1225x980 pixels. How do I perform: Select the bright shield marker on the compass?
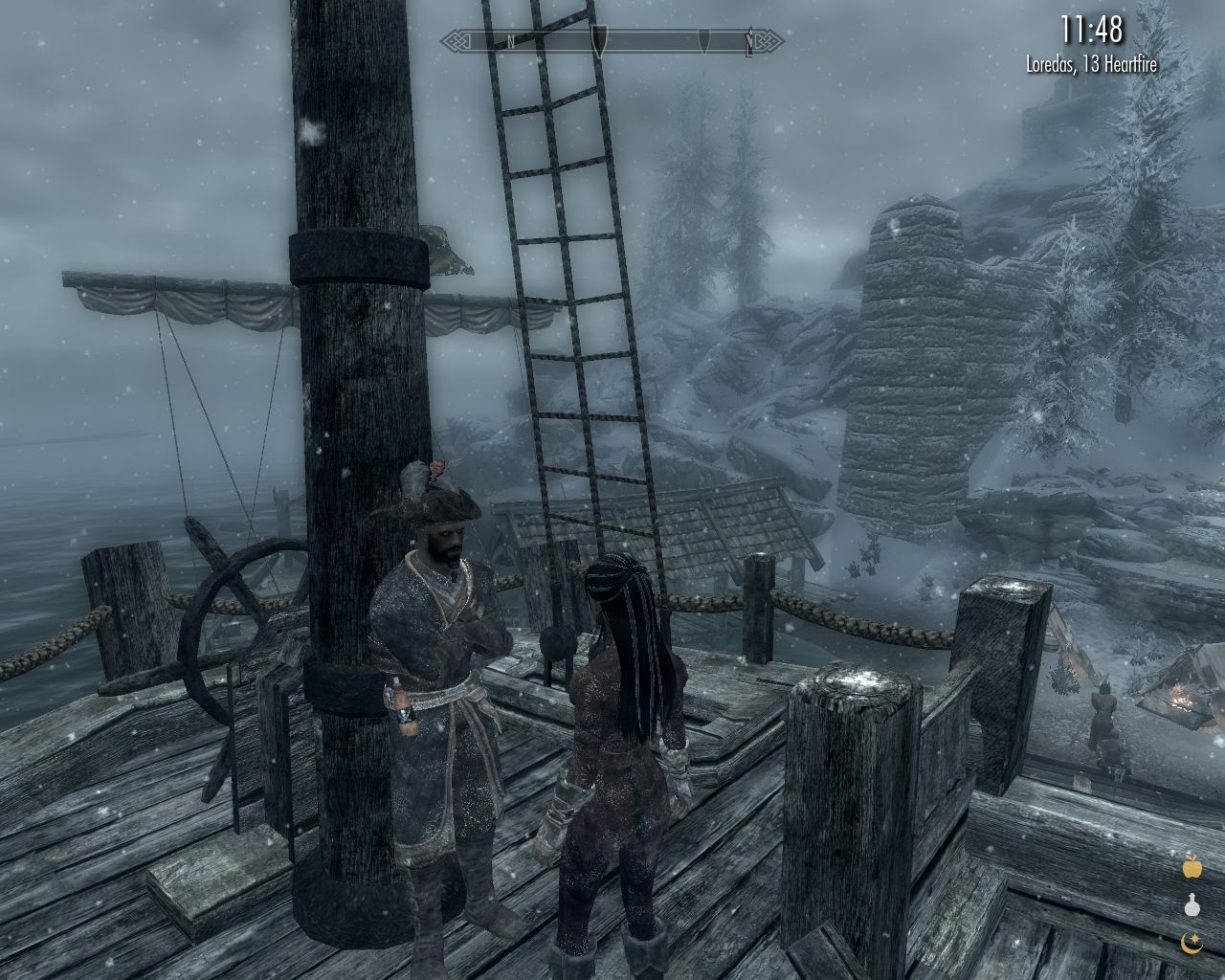point(600,41)
